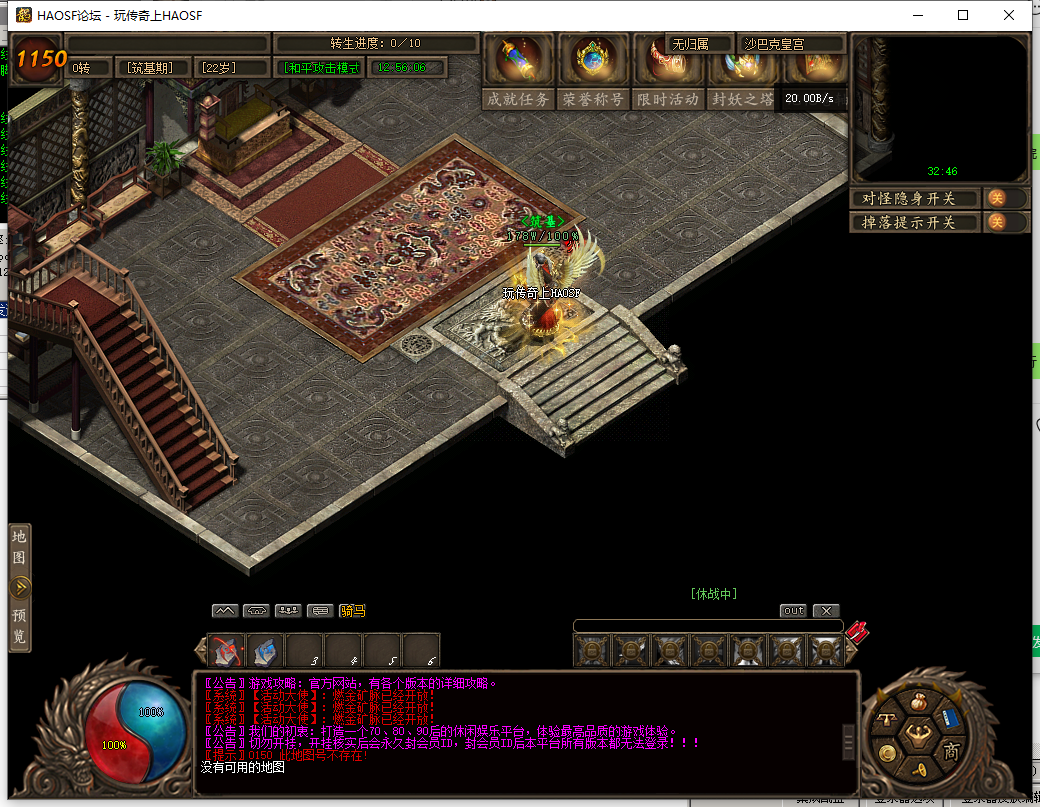The height and width of the screenshot is (807, 1040).
Task: Expand the 地图预览 map preview tab
Action: tap(20, 588)
